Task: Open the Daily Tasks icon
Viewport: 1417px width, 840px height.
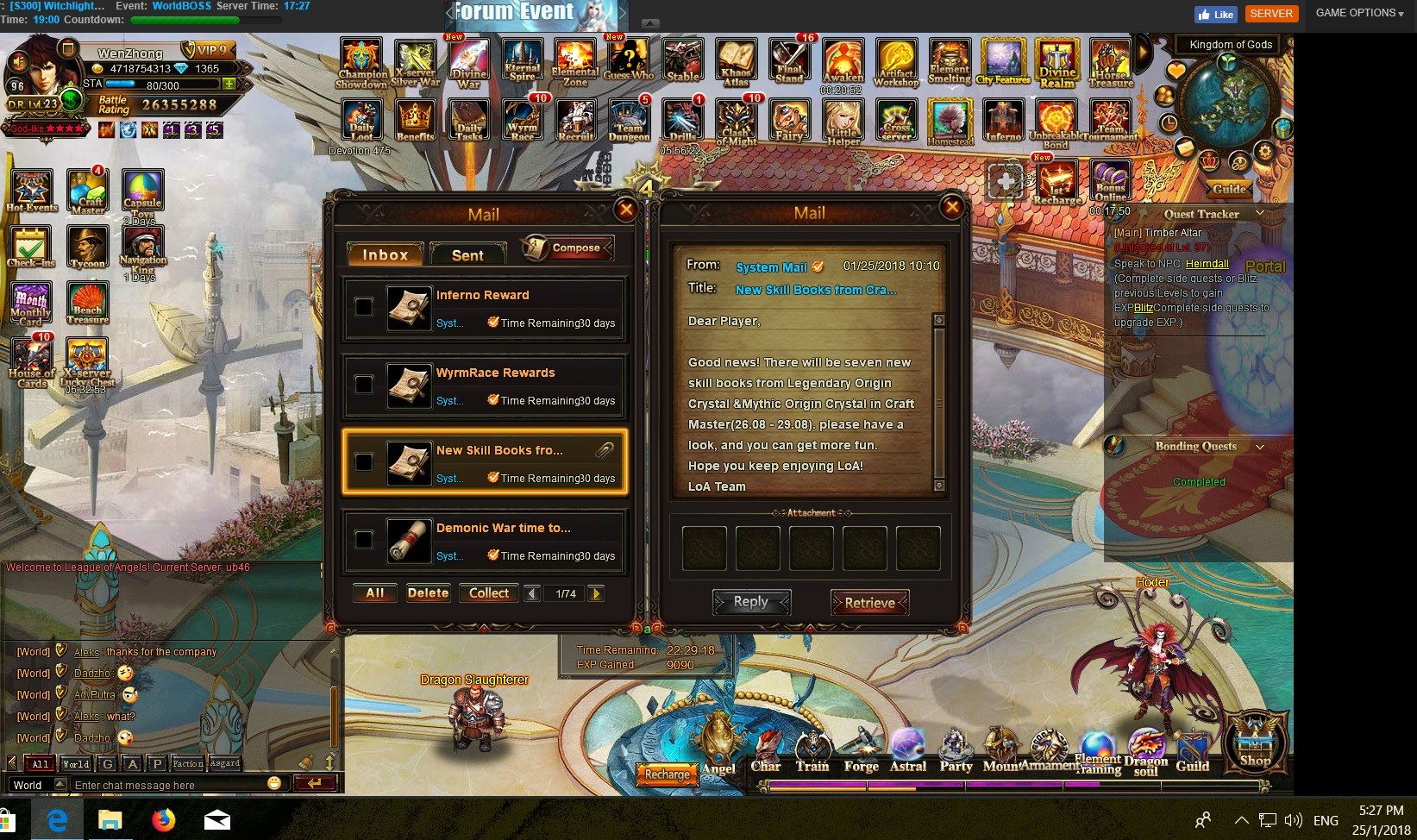Action: tap(469, 121)
